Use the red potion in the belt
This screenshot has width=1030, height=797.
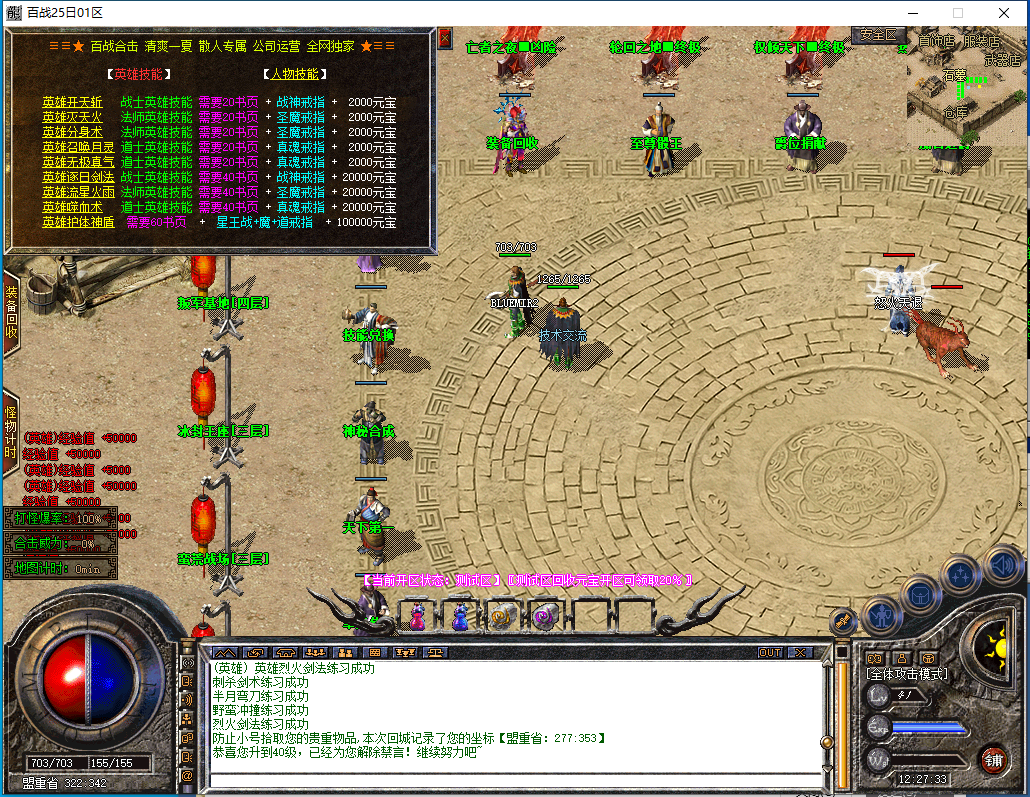pyautogui.click(x=417, y=618)
